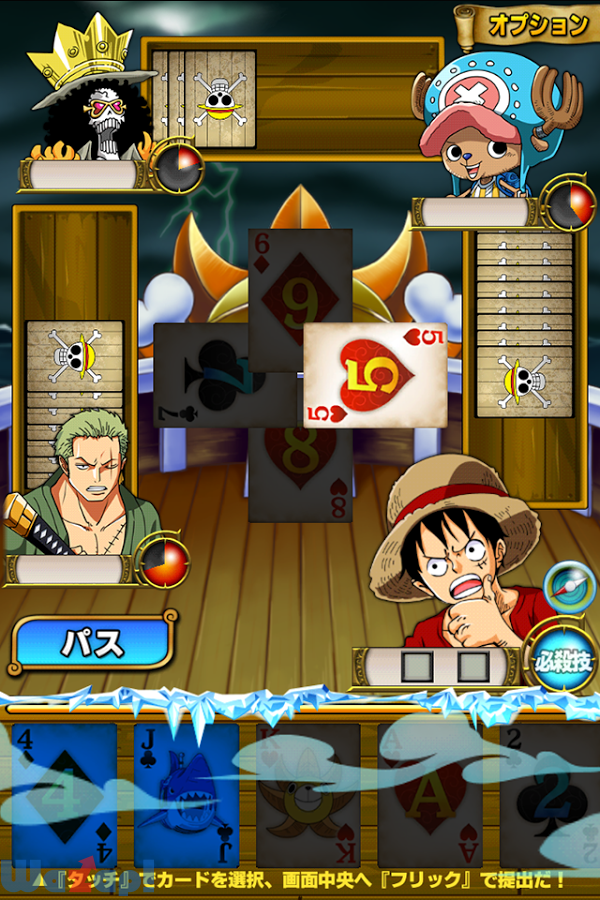Pick the King of hearts card
The height and width of the screenshot is (900, 600).
click(308, 795)
